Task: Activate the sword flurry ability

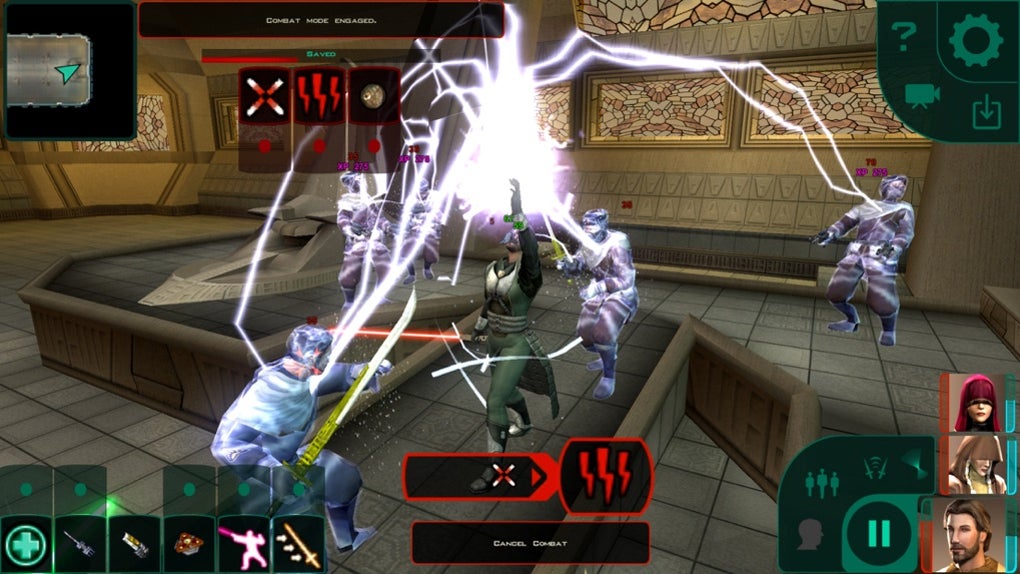Action: pos(298,545)
